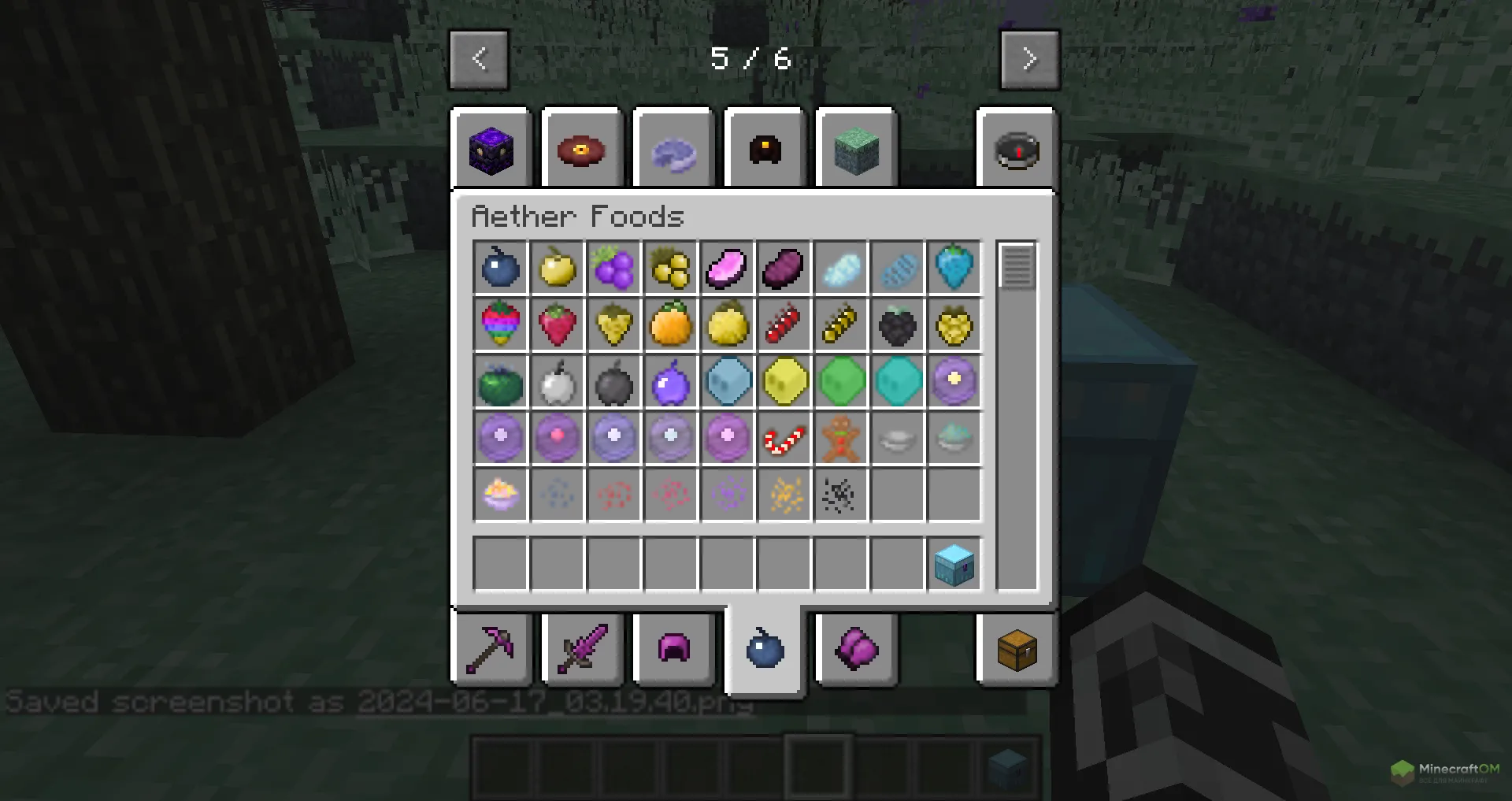Image resolution: width=1512 pixels, height=801 pixels.
Task: Select the blue strawberry item
Action: click(954, 268)
